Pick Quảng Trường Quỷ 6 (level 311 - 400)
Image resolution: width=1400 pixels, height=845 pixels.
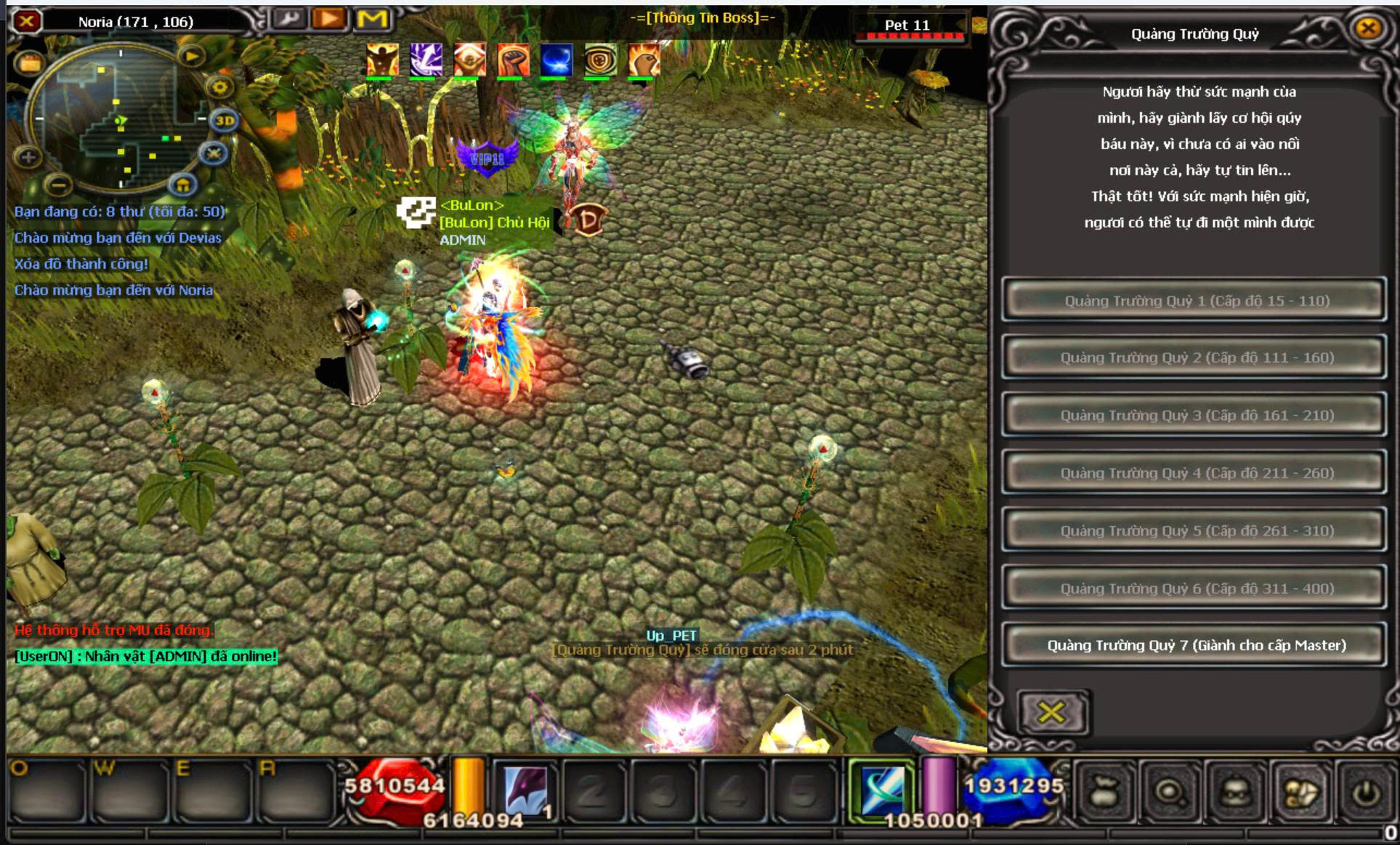pos(1195,588)
